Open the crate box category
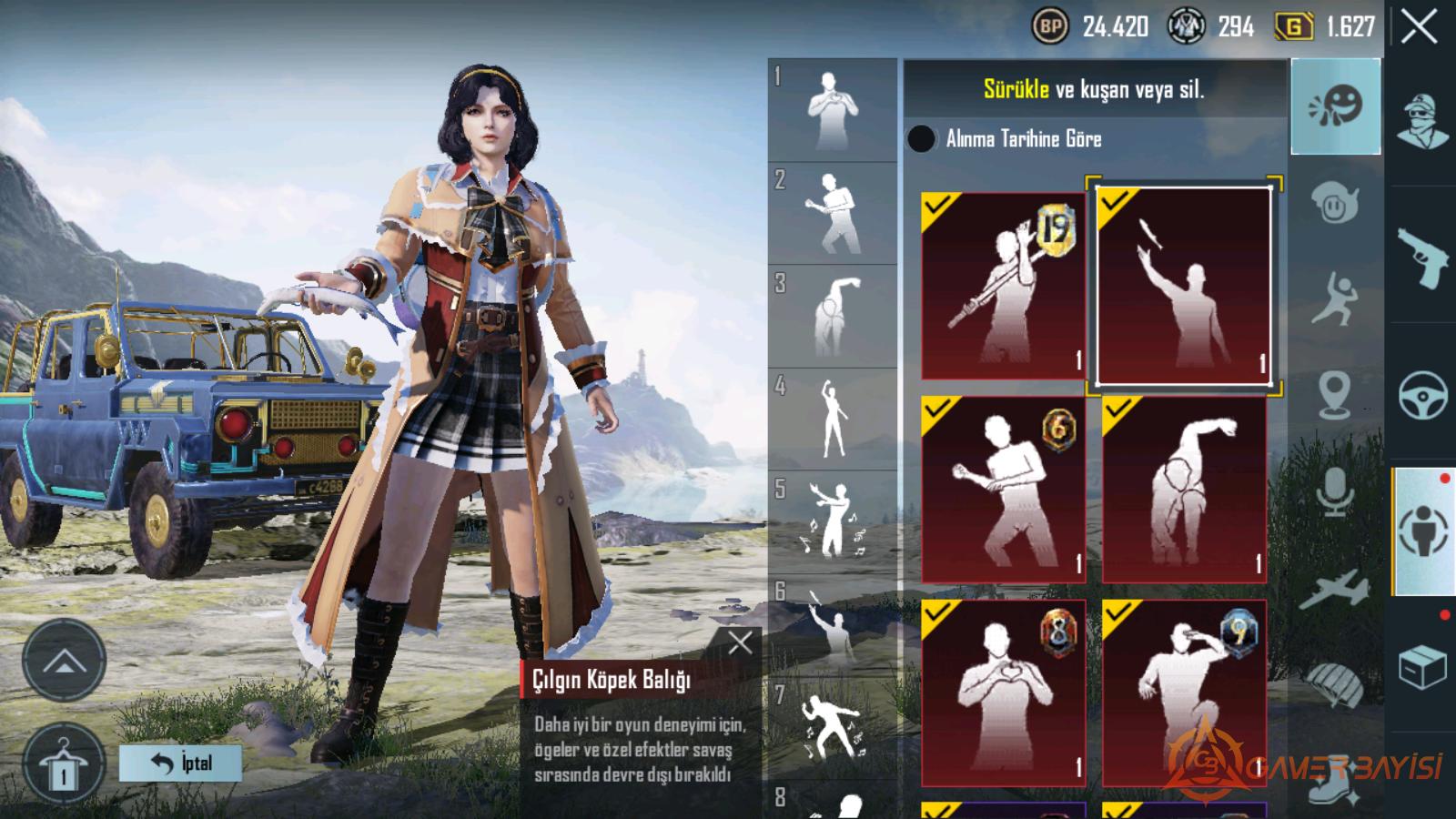This screenshot has width=1456, height=819. (1423, 669)
